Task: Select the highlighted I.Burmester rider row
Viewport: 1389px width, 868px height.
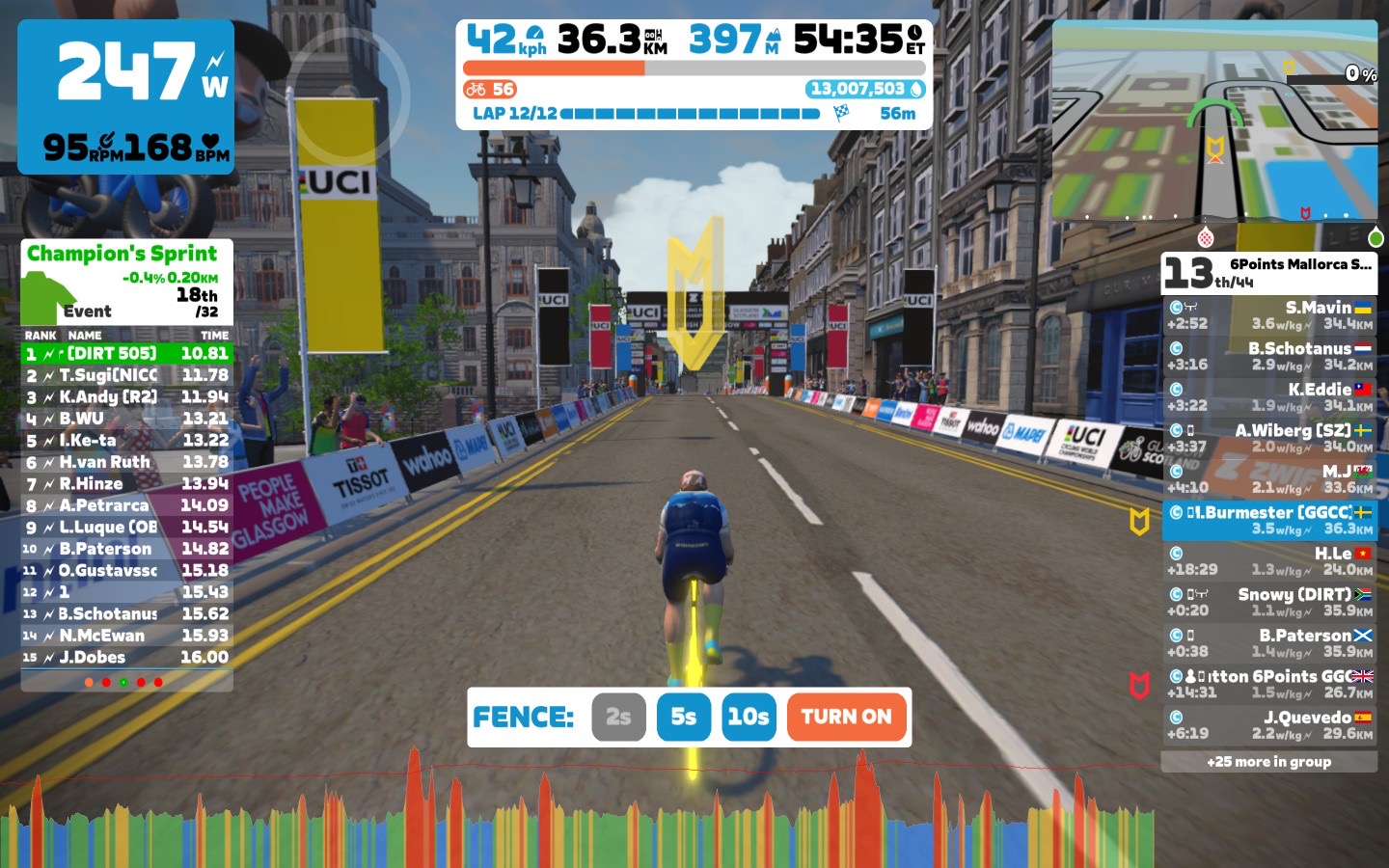Action: (x=1268, y=520)
